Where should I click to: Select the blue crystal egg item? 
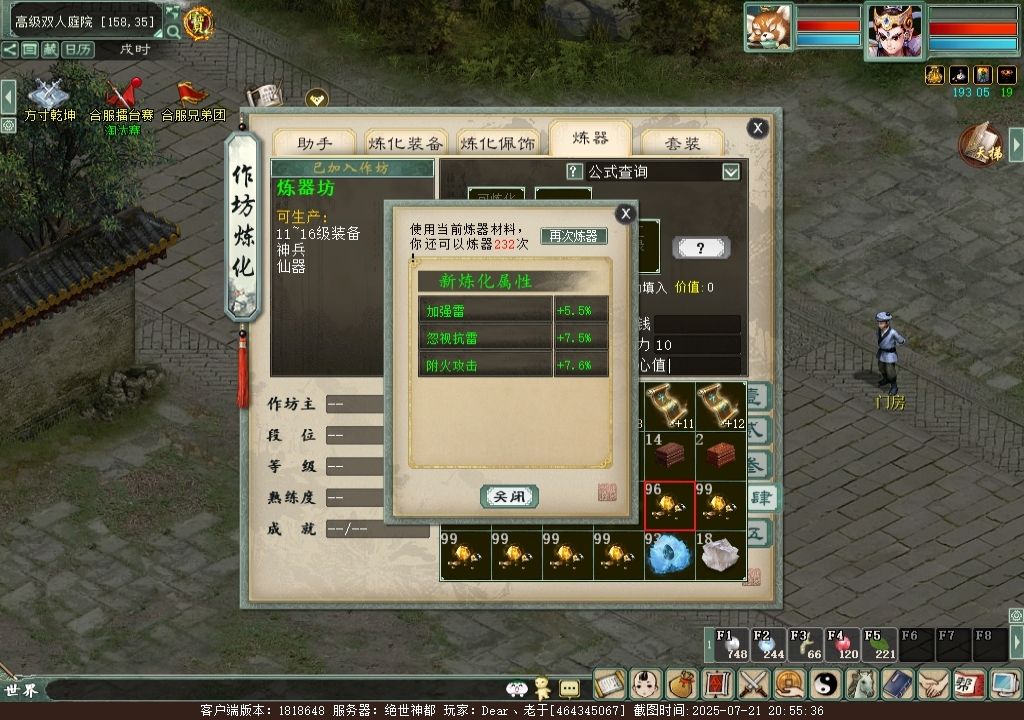pos(669,555)
